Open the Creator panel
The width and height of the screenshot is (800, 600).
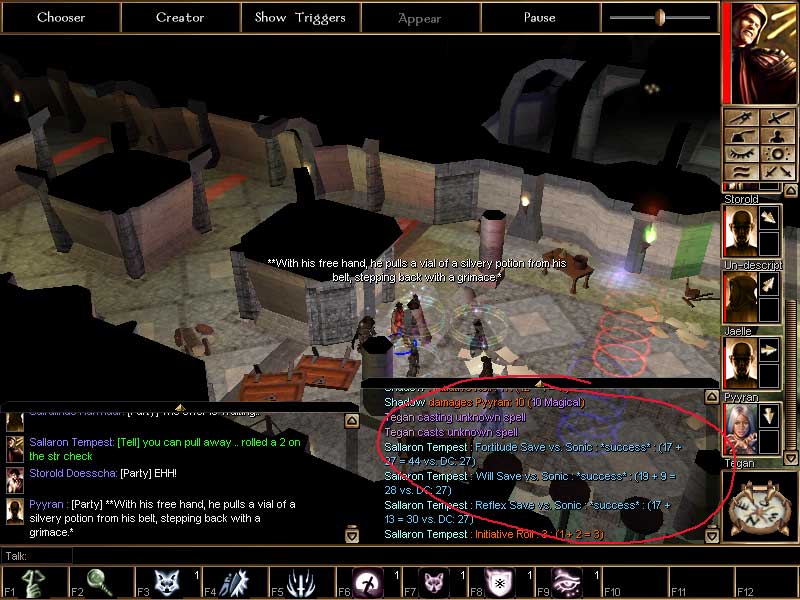click(180, 17)
